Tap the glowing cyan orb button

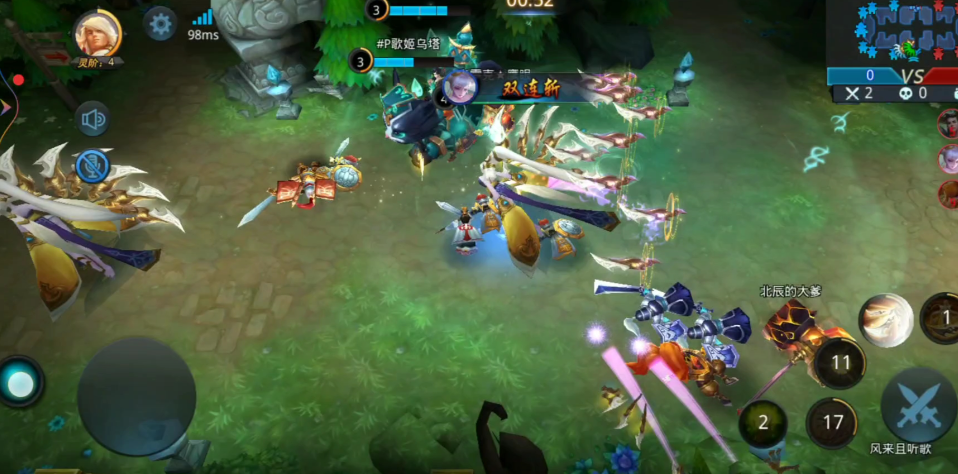[x=21, y=382]
